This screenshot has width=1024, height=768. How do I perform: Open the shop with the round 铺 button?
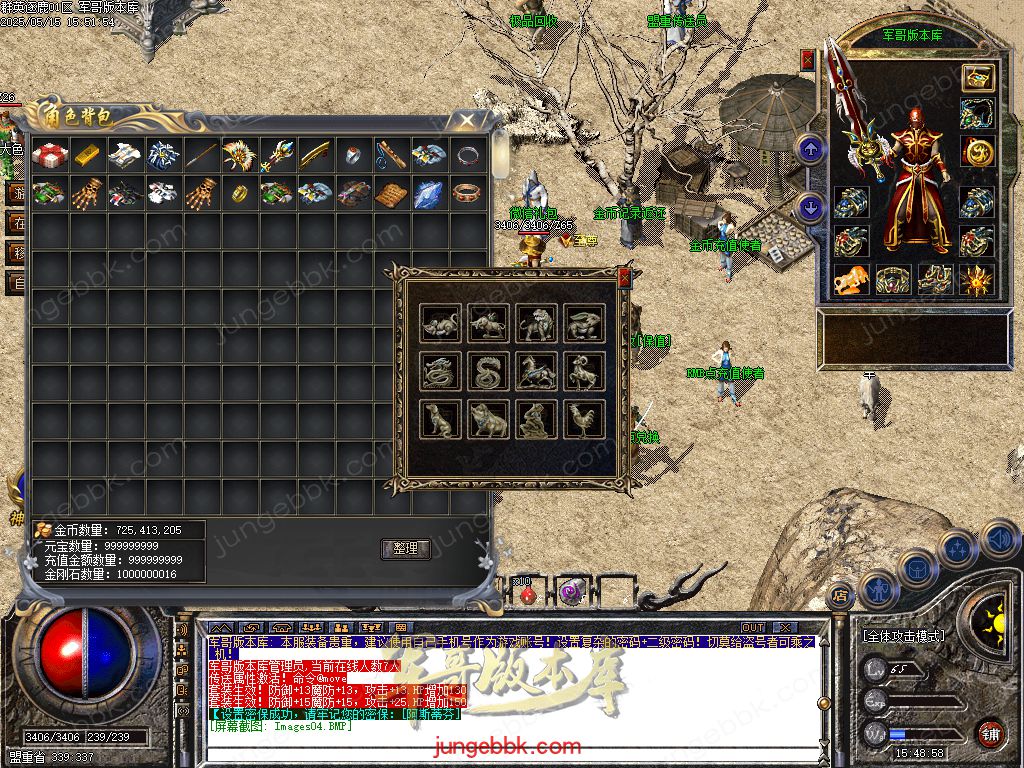tap(990, 733)
